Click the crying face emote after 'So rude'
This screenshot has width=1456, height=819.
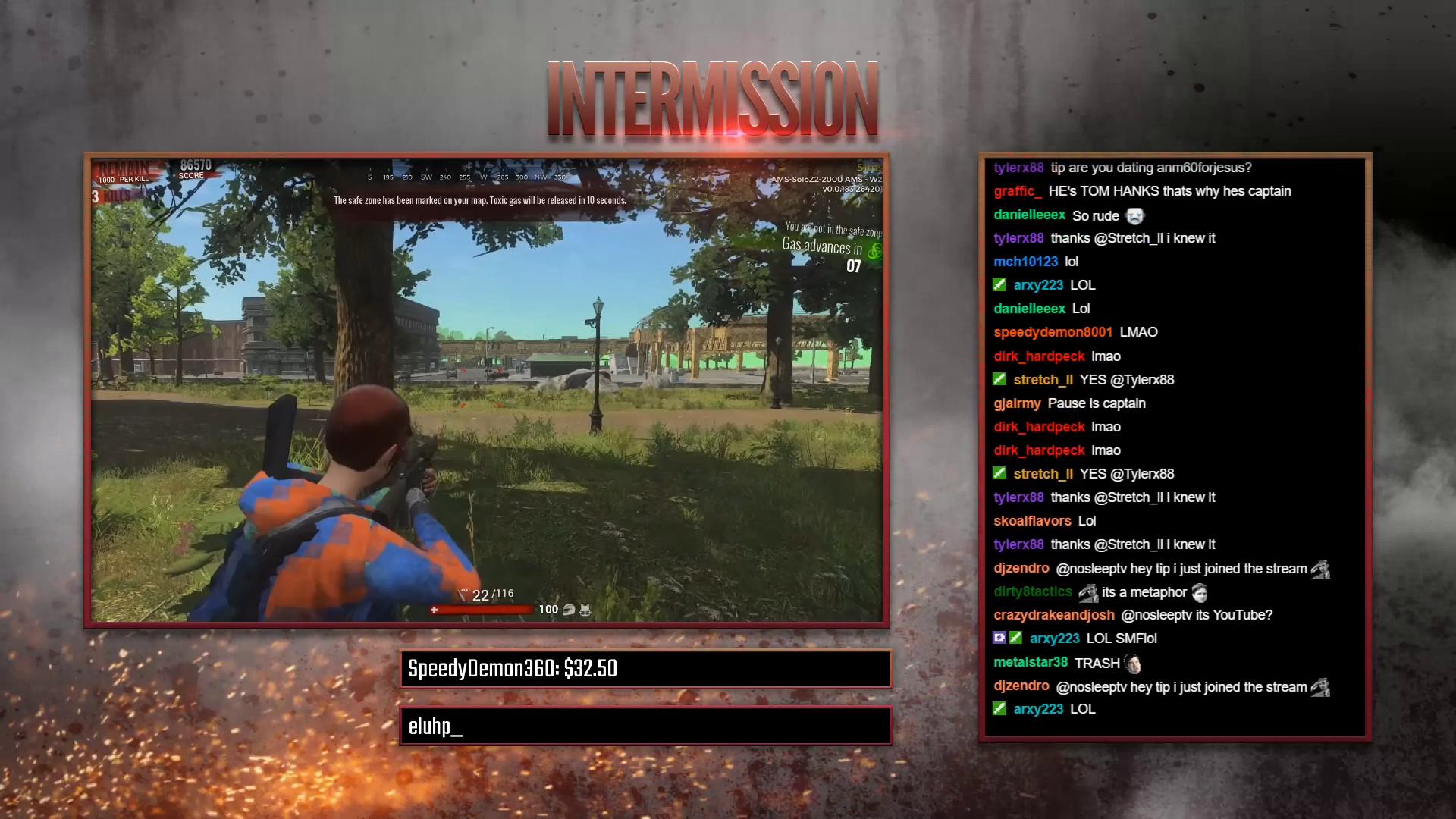(1134, 216)
